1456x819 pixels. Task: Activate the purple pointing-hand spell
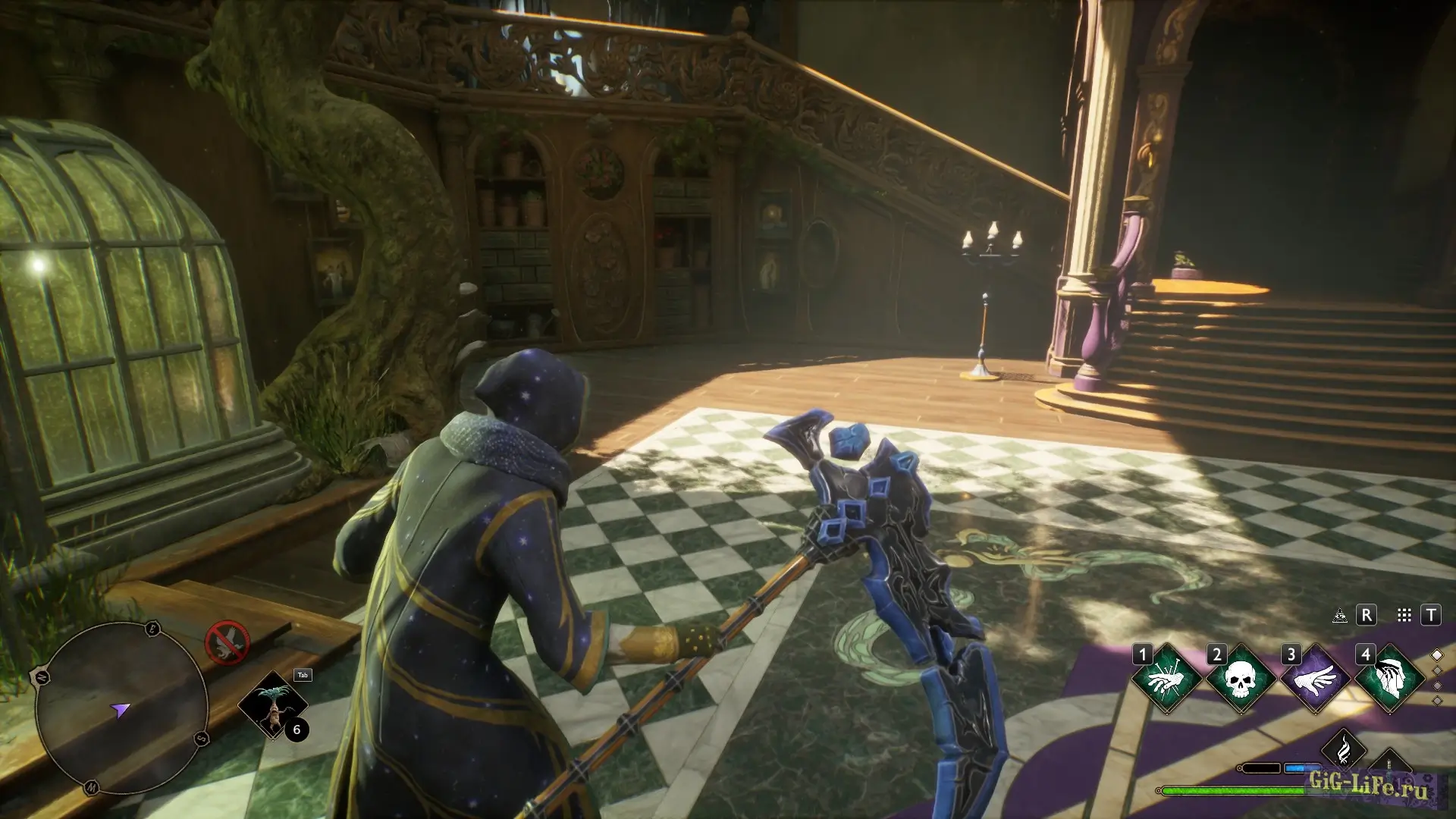(1315, 679)
